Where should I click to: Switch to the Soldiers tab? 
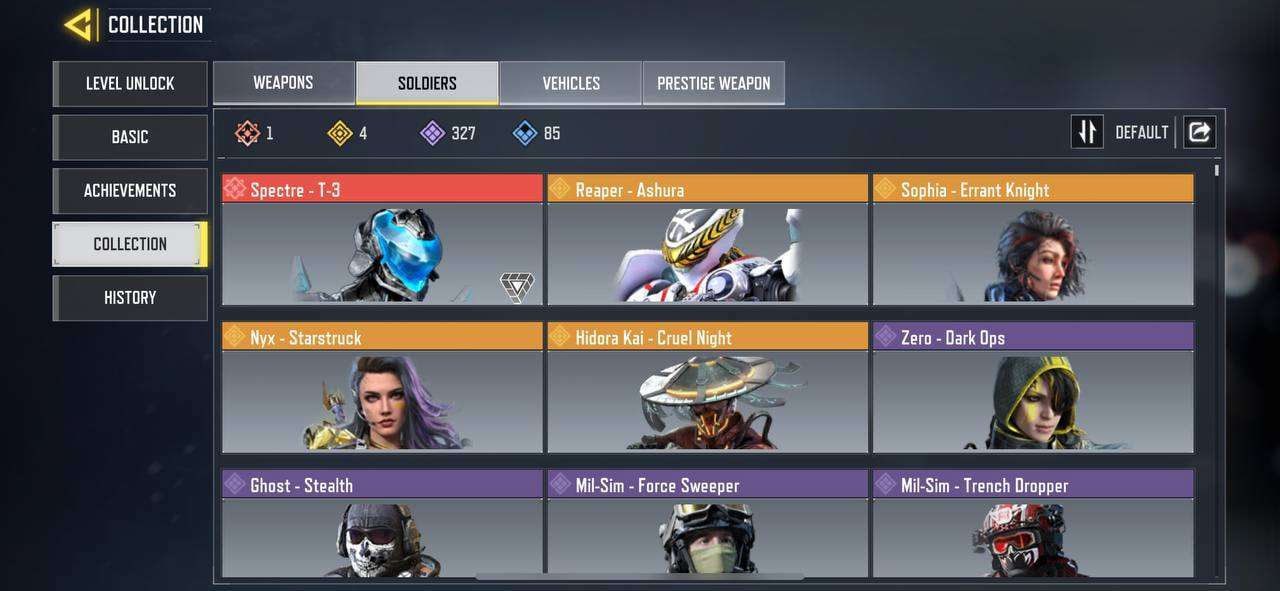tap(427, 83)
